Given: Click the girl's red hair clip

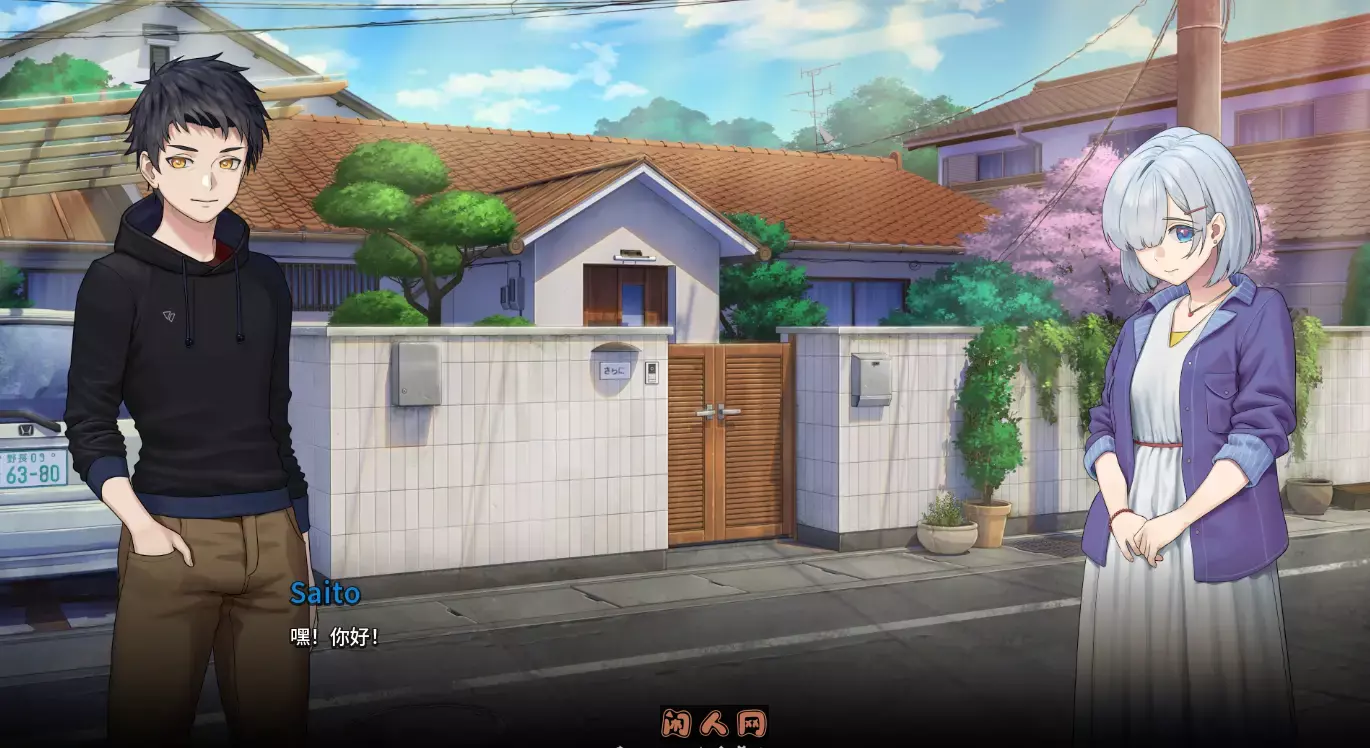Looking at the screenshot, I should 1194,208.
